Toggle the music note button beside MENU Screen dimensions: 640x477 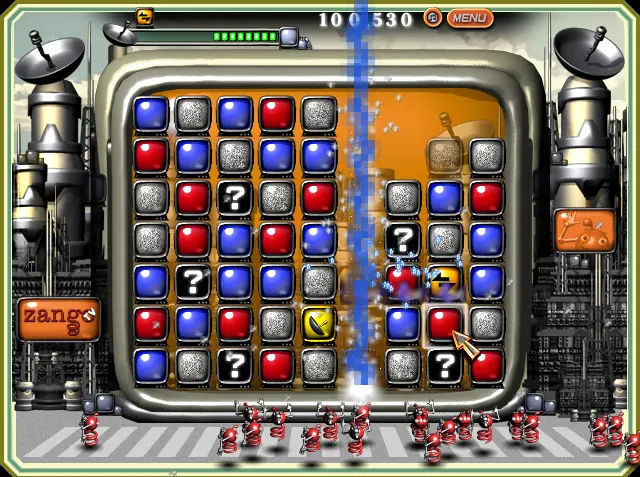click(x=433, y=17)
